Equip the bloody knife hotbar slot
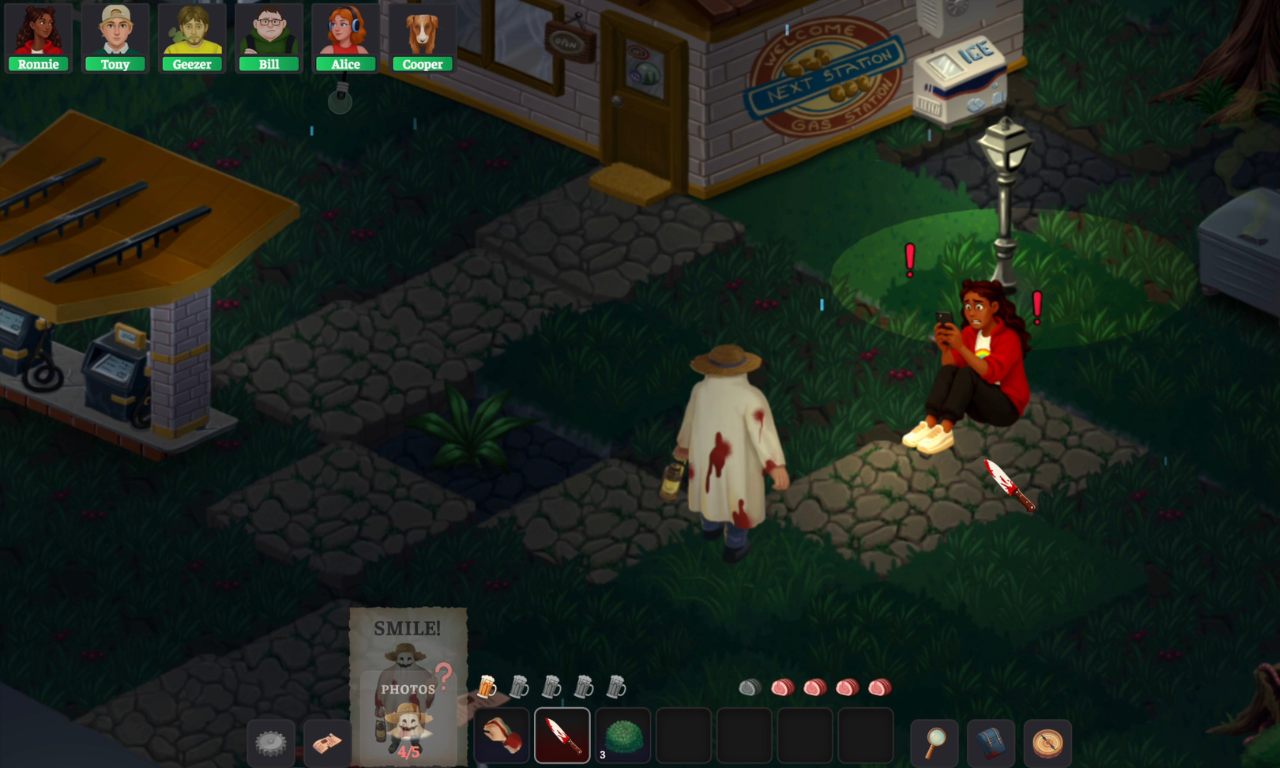Screen dimensions: 1280x768 pos(562,736)
